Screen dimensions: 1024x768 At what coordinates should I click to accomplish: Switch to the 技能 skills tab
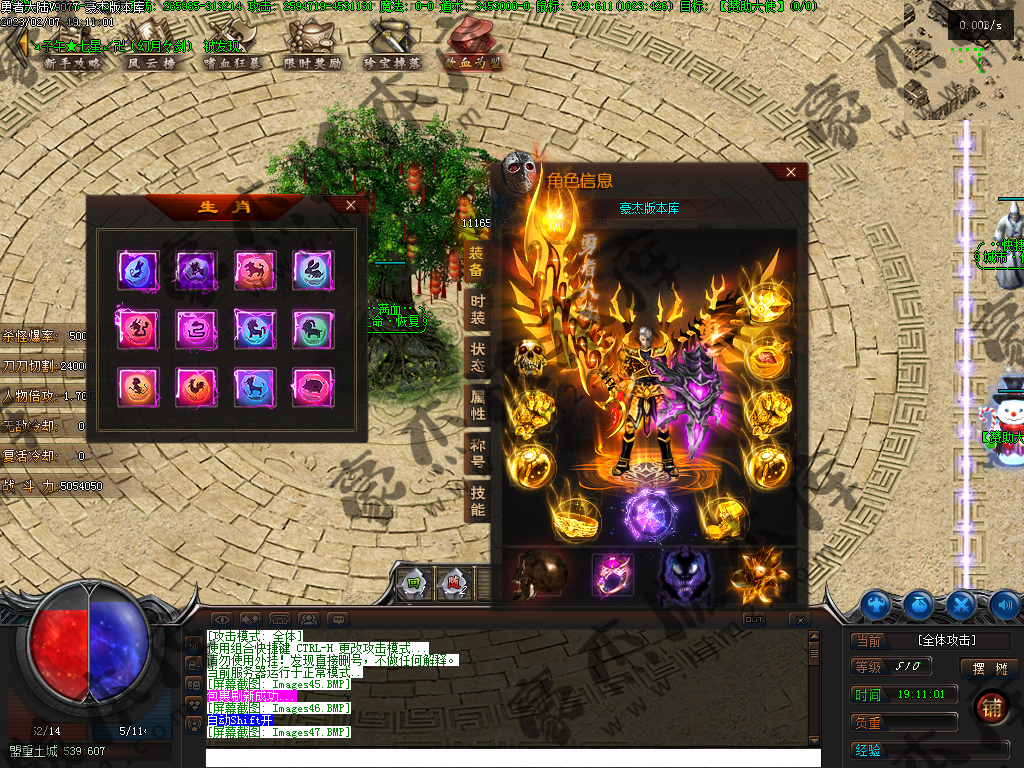477,501
